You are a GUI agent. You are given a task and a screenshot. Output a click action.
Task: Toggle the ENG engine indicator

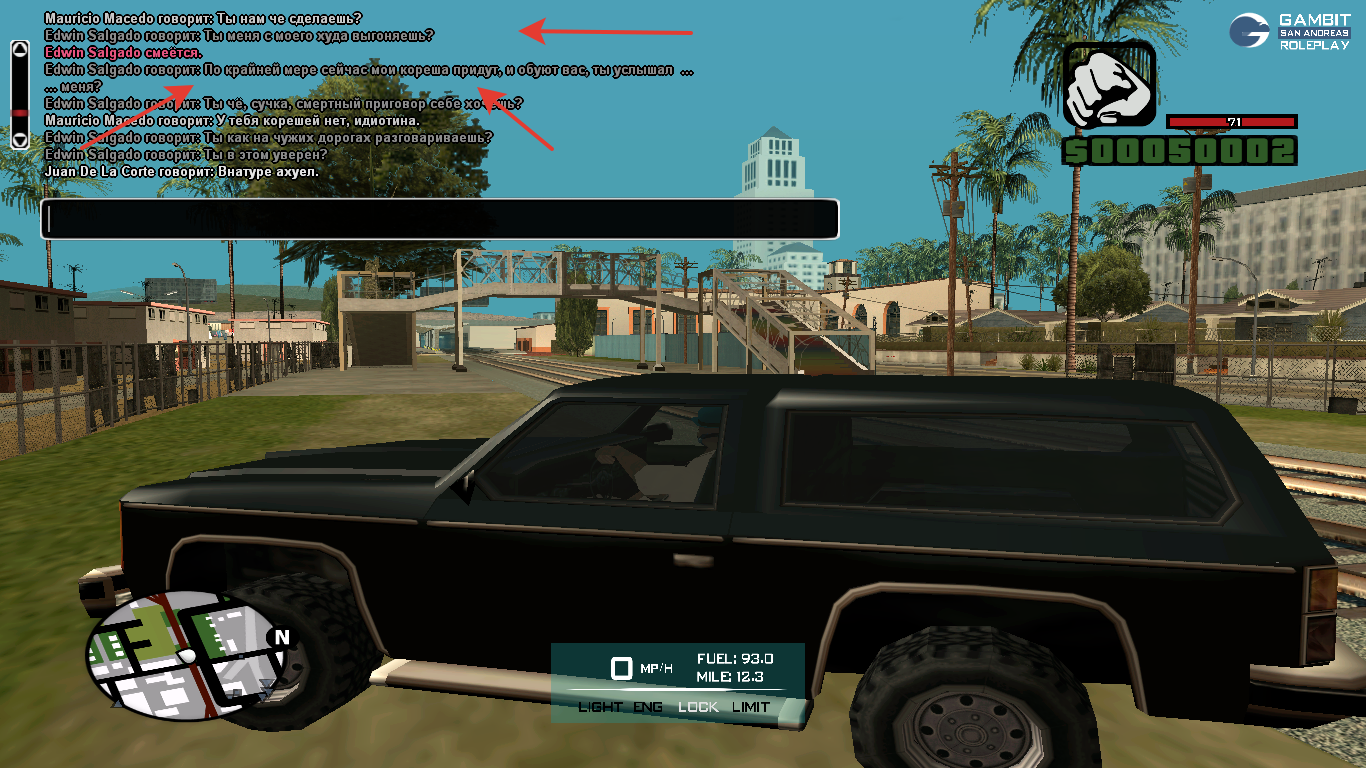click(648, 707)
